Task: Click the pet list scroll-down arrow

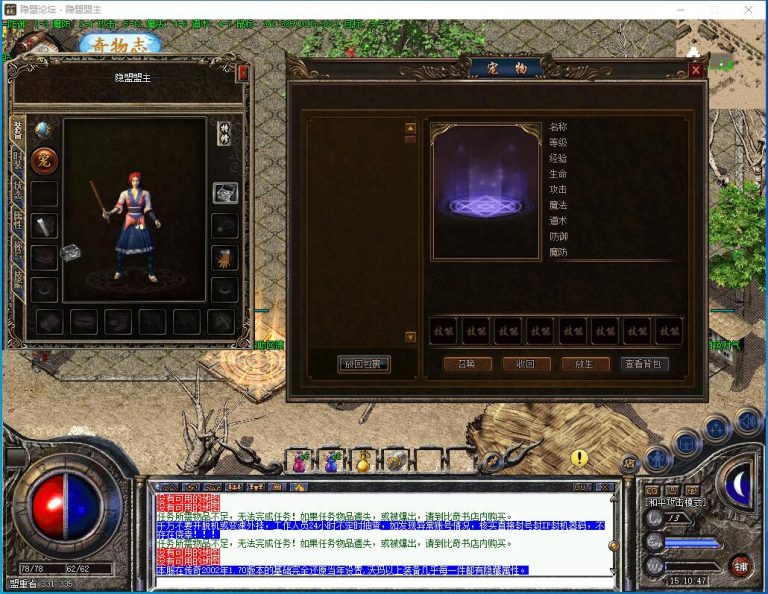Action: pyautogui.click(x=410, y=337)
